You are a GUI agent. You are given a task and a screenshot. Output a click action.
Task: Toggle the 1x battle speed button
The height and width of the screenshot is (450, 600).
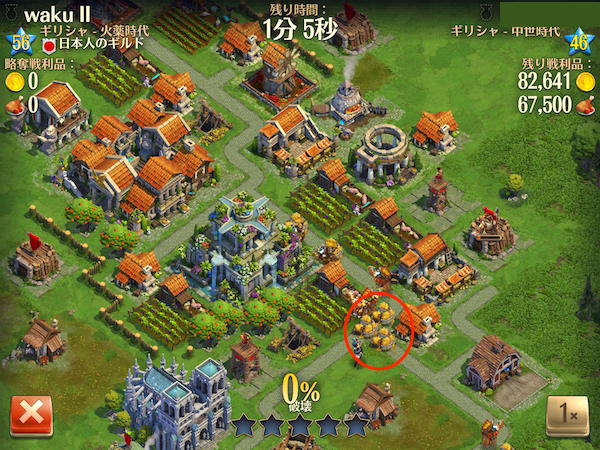click(567, 415)
